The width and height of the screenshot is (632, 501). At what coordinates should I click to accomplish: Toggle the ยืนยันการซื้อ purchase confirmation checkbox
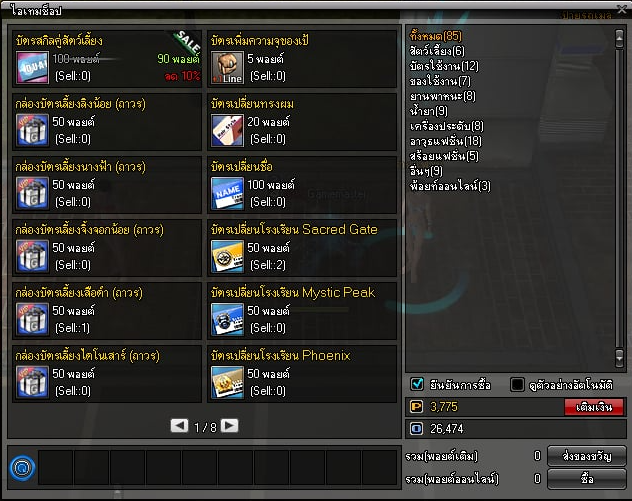click(x=418, y=384)
